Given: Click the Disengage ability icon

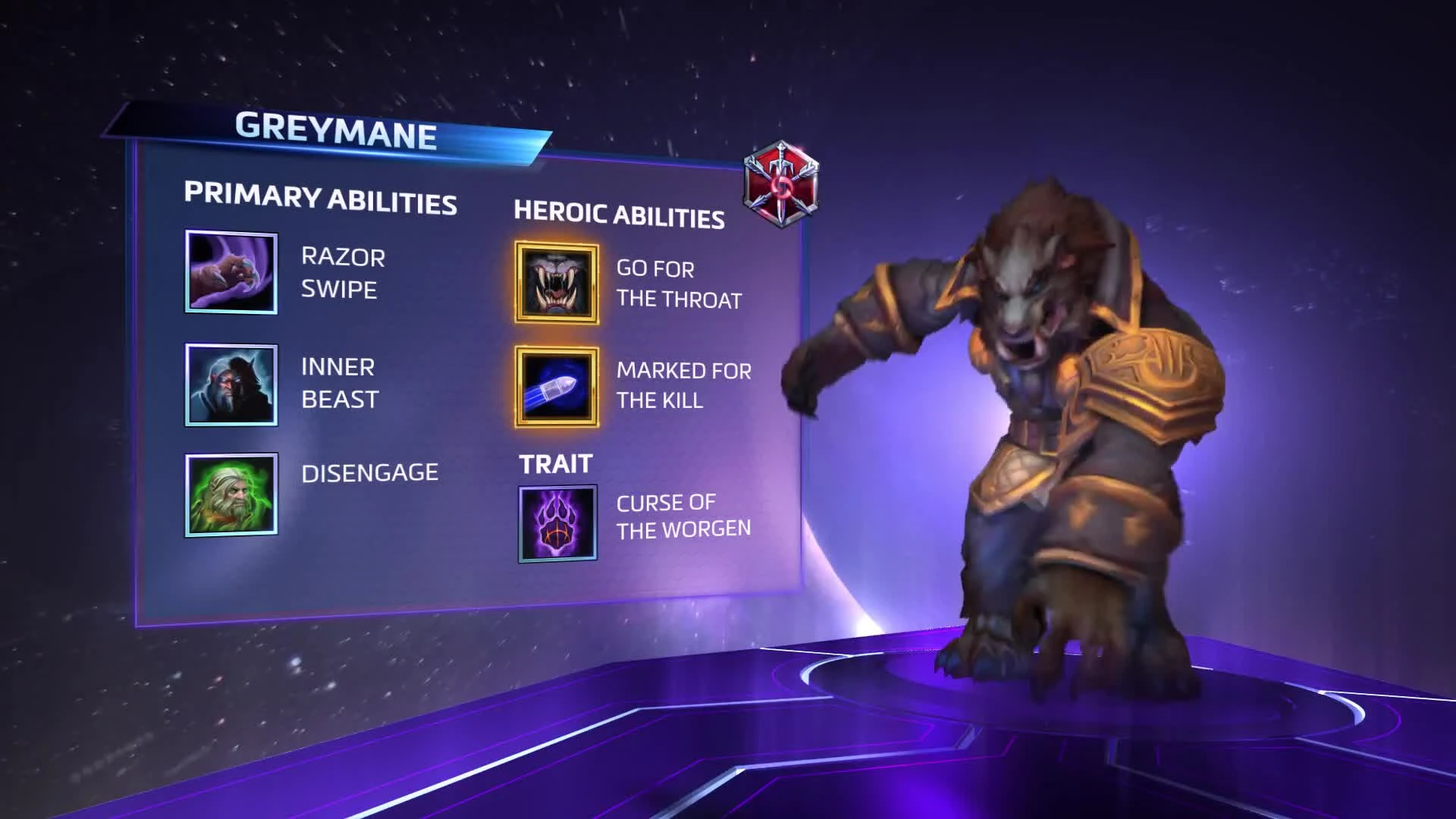Looking at the screenshot, I should click(231, 493).
